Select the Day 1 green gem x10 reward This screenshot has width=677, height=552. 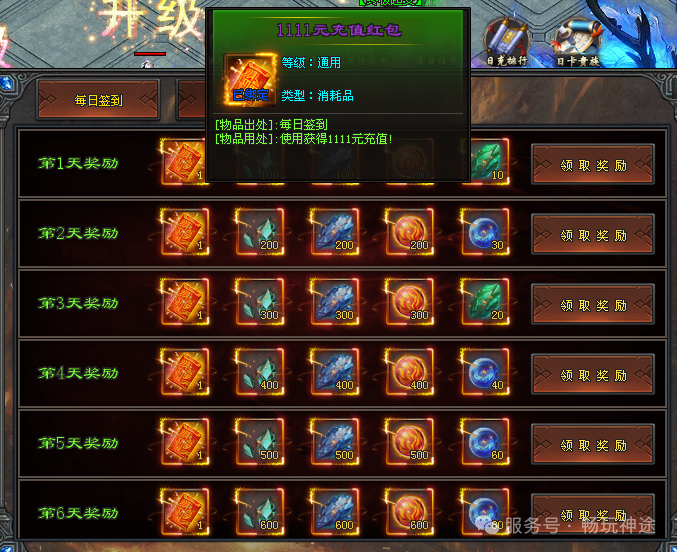(x=484, y=162)
